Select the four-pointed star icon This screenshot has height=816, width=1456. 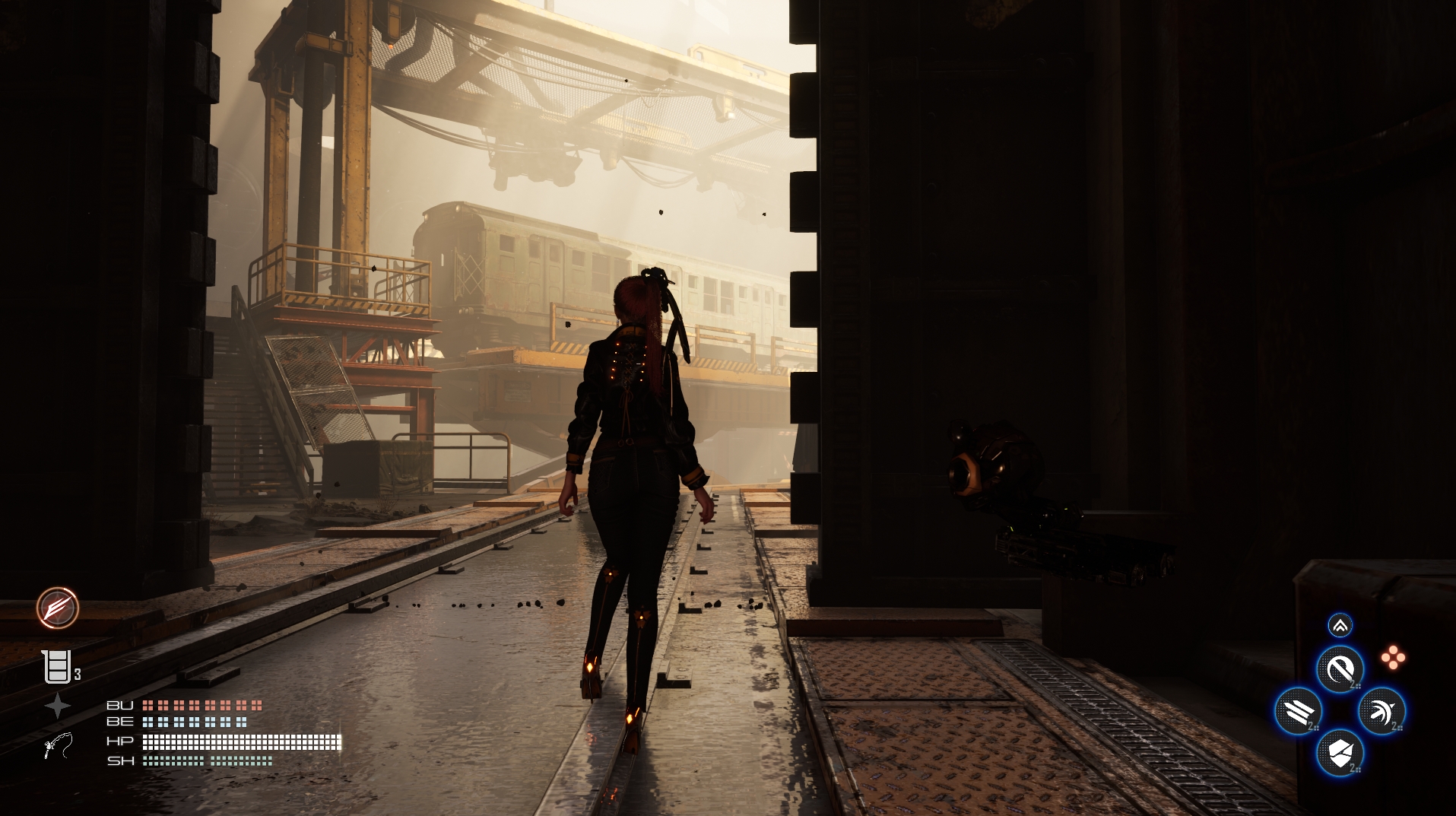(57, 706)
